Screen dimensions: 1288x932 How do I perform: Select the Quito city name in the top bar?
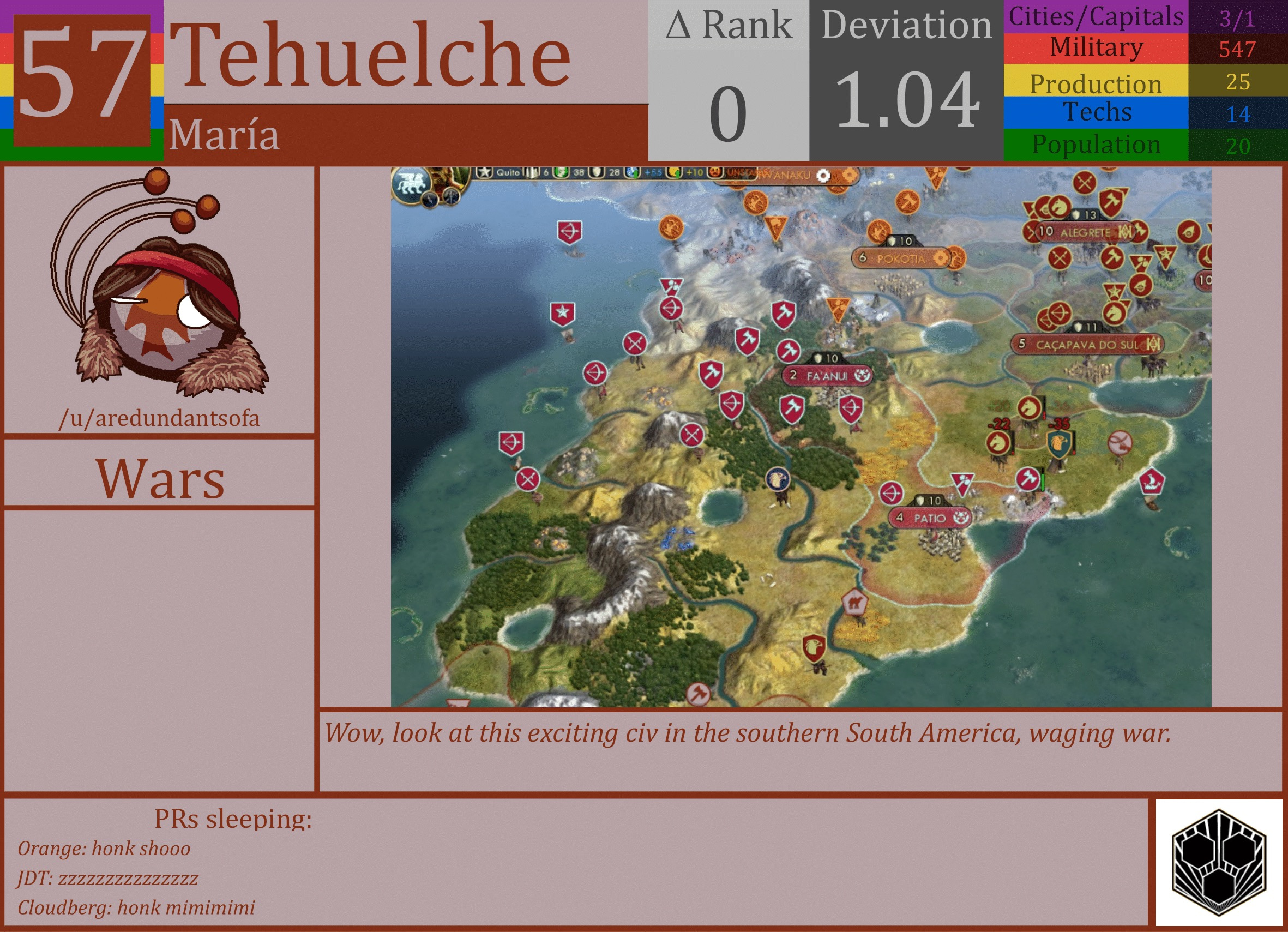pos(508,174)
